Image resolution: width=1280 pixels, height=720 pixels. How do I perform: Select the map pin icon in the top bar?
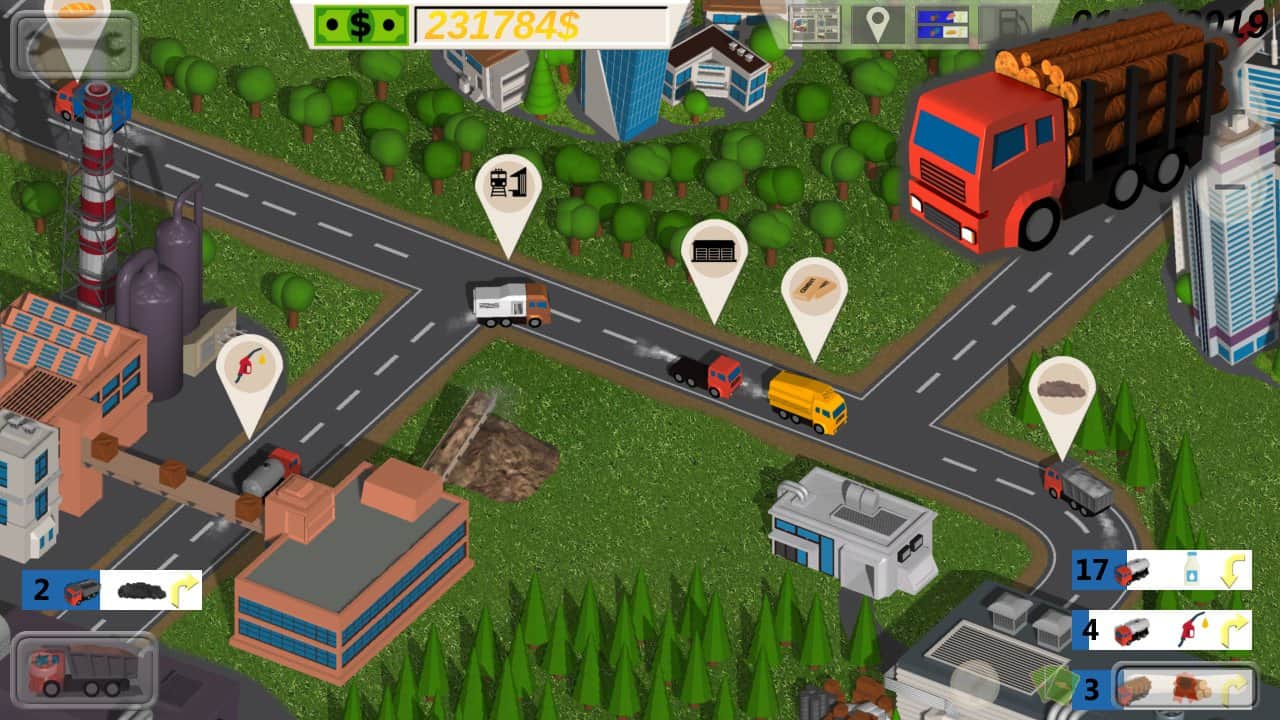tap(878, 22)
